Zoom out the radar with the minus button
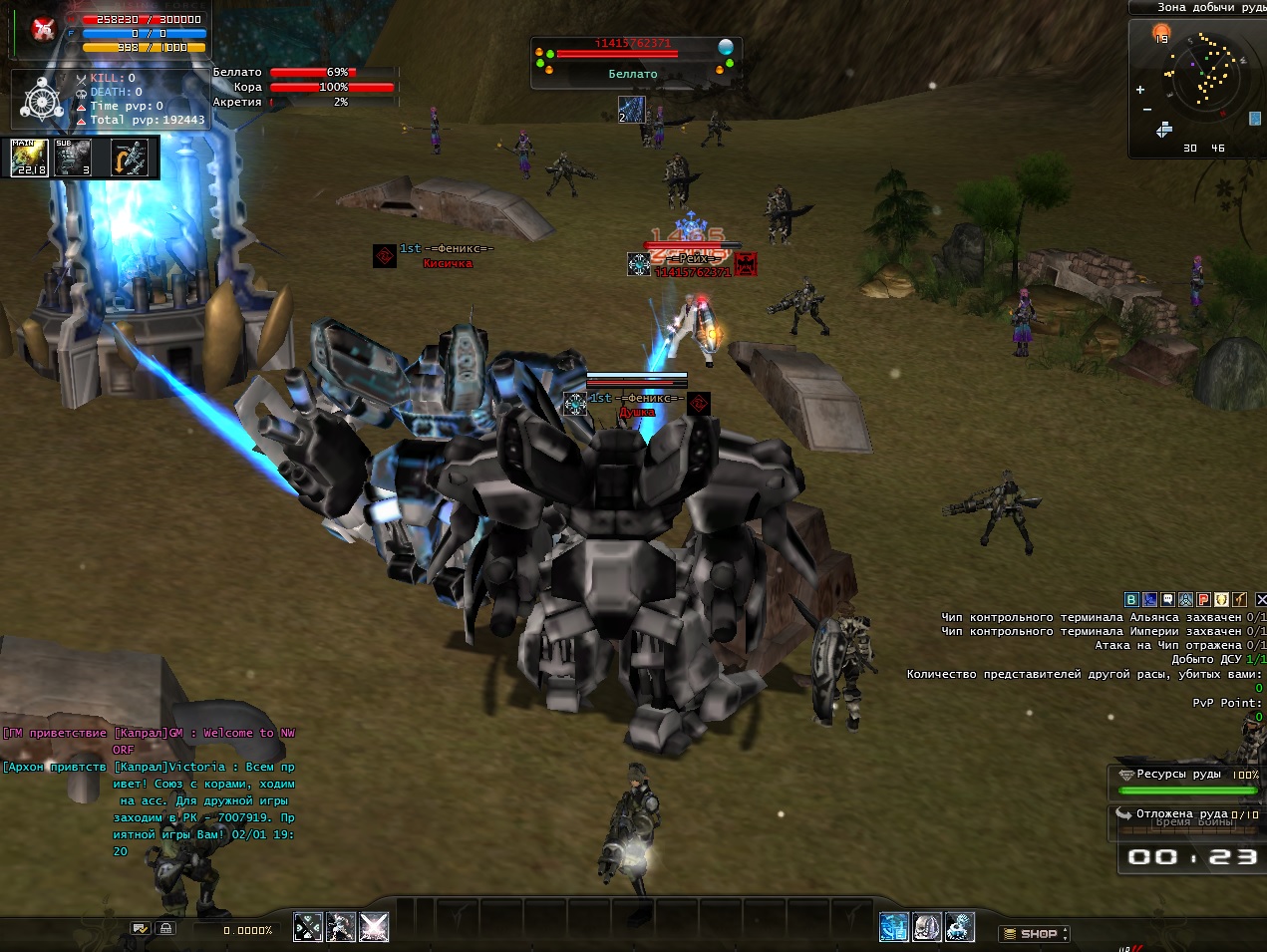Viewport: 1267px width, 952px height. (1147, 110)
